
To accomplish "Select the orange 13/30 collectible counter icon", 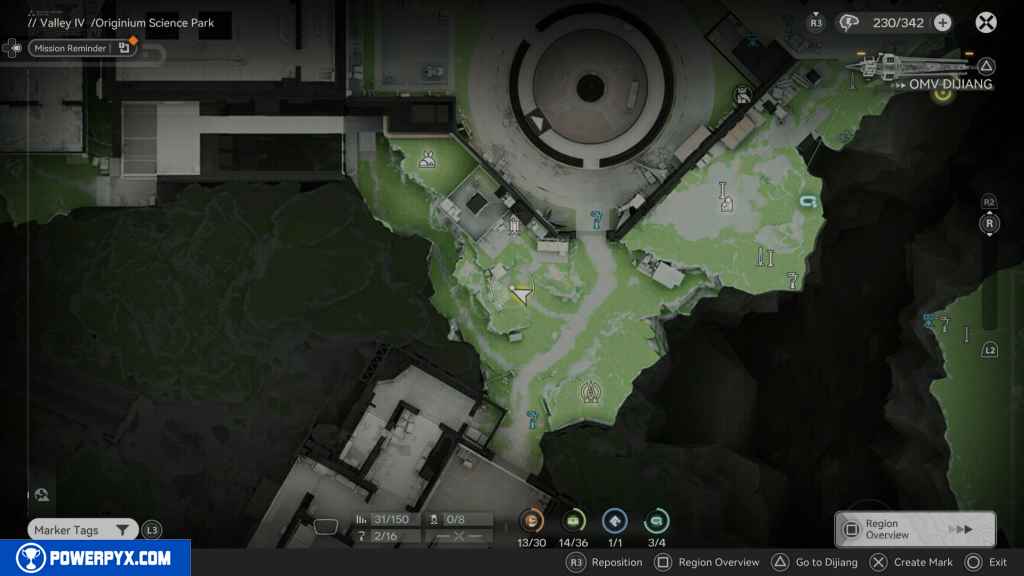I will [531, 521].
